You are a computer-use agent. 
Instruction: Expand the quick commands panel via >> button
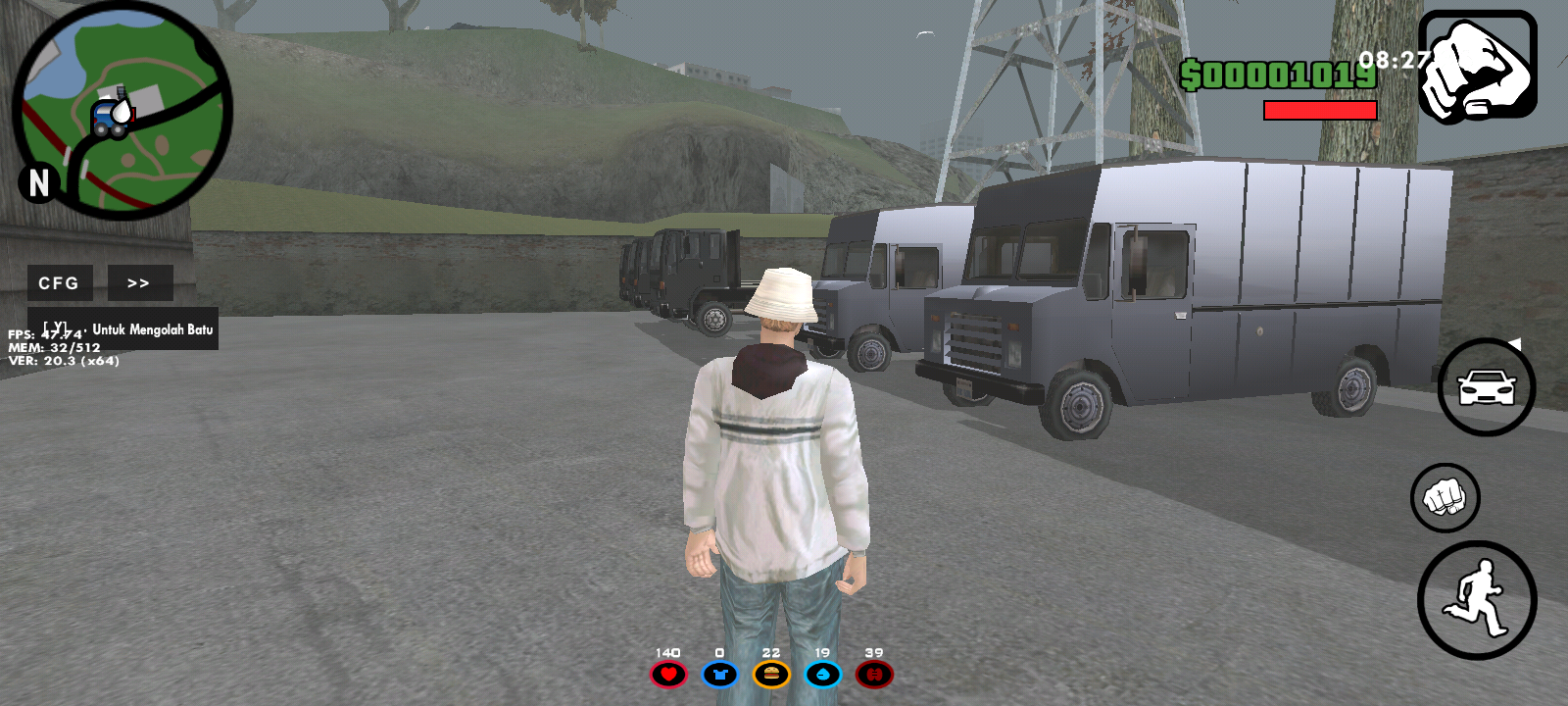tap(139, 282)
